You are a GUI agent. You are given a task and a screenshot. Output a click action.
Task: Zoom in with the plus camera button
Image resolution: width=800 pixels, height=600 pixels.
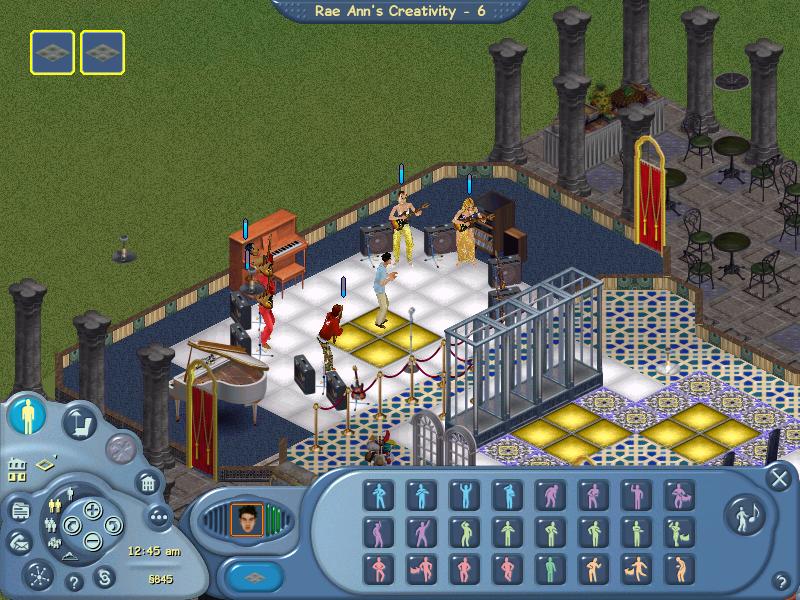[x=92, y=511]
